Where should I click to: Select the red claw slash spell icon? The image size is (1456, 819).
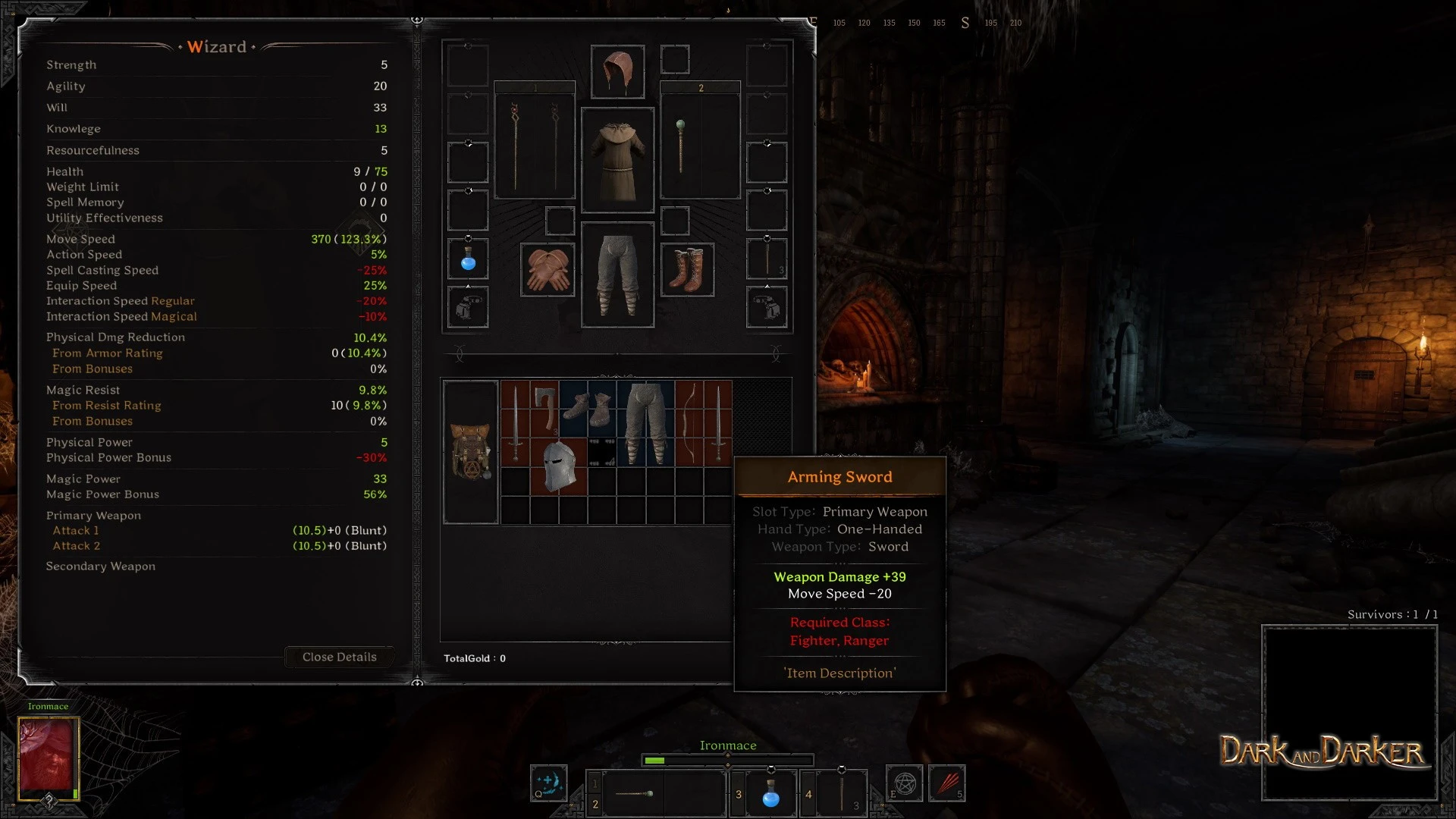click(947, 783)
